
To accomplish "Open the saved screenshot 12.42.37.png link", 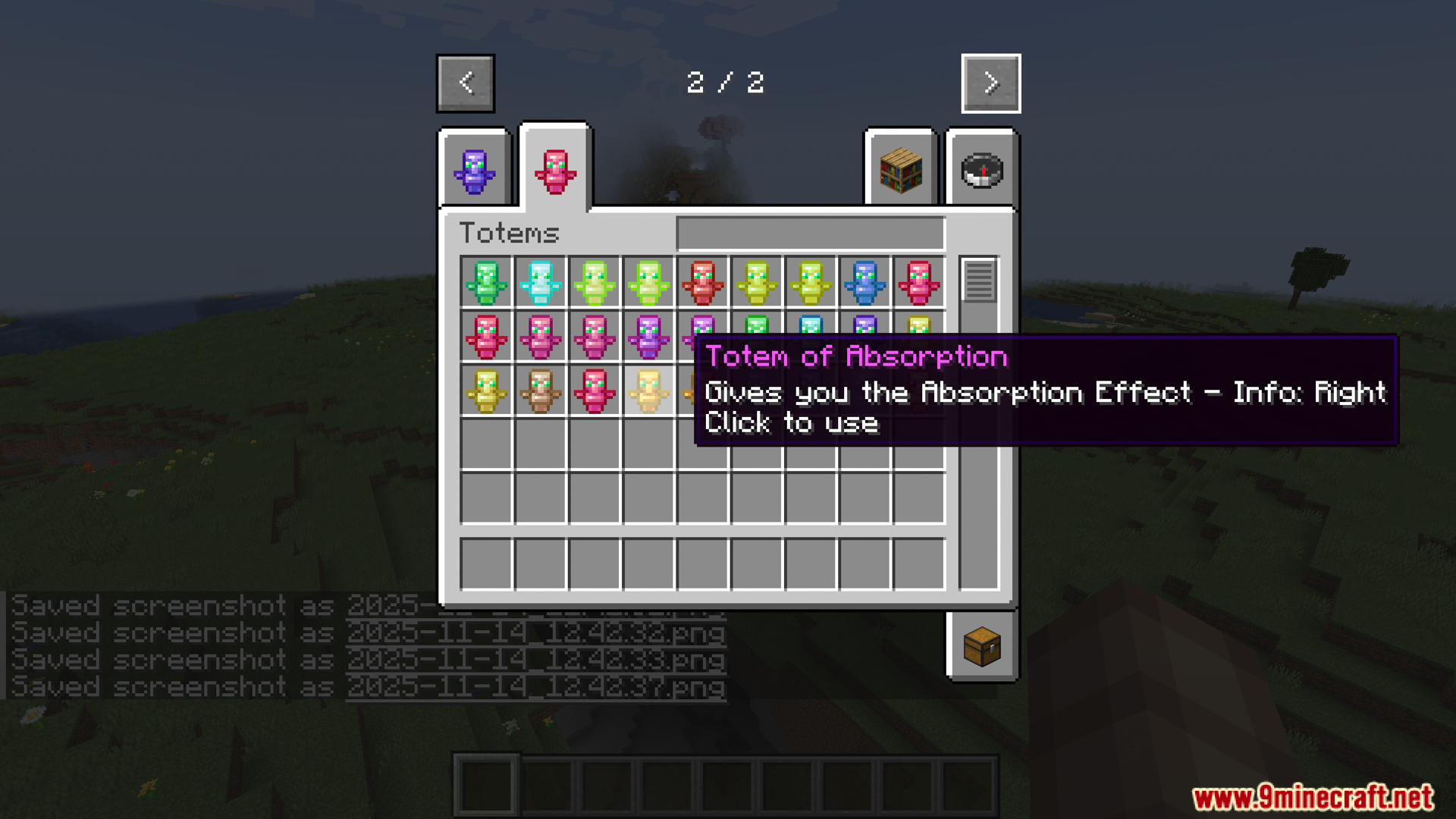I will (535, 687).
